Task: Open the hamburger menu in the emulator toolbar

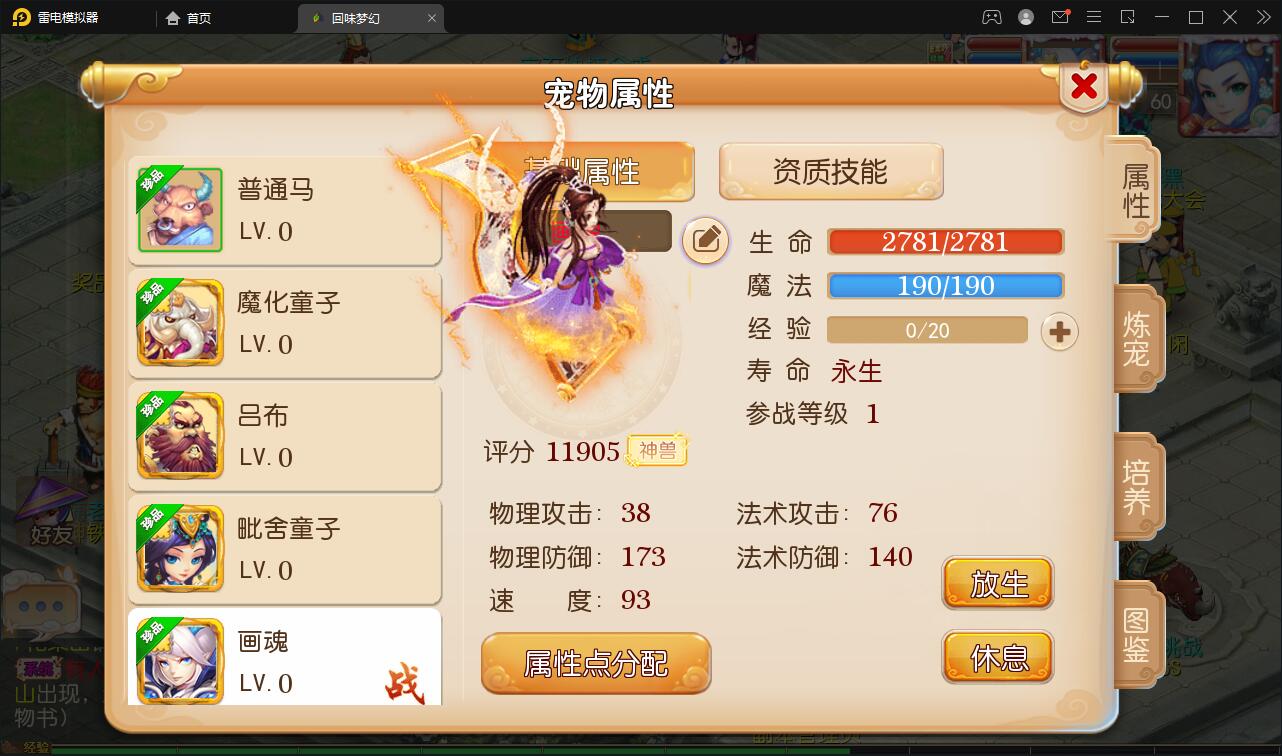Action: click(x=1094, y=17)
